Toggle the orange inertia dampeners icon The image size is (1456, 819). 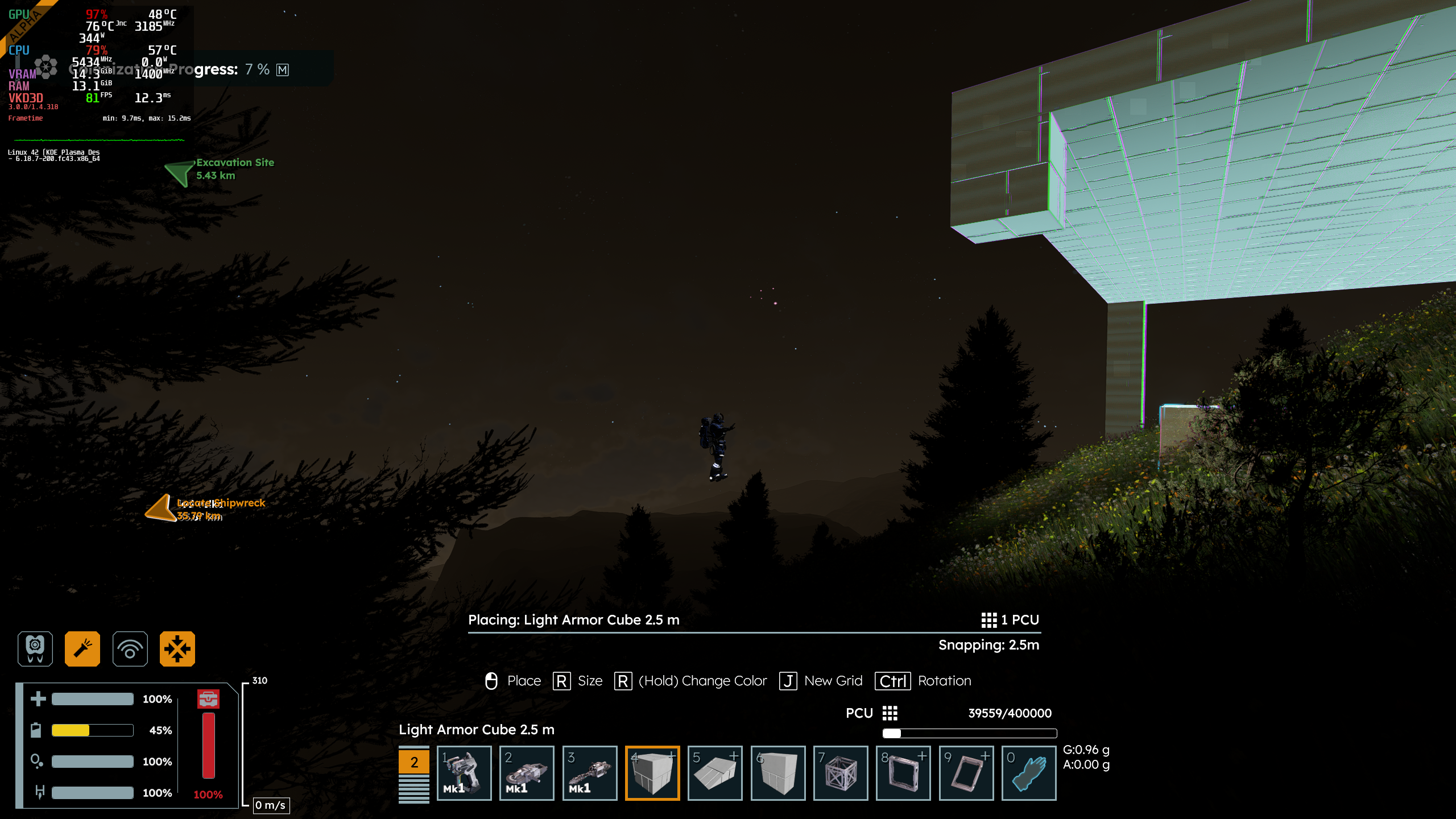click(x=177, y=648)
